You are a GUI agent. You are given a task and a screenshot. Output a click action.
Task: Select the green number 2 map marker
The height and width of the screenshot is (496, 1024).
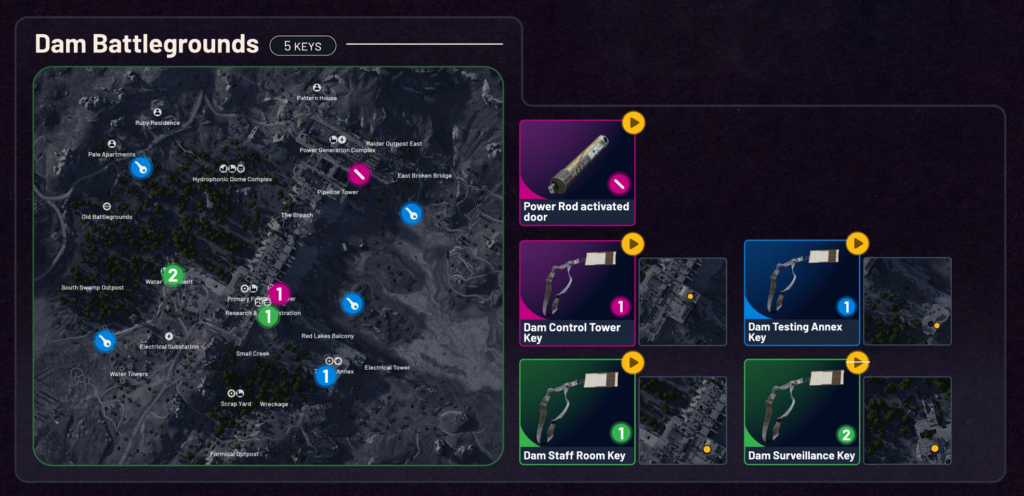point(173,274)
